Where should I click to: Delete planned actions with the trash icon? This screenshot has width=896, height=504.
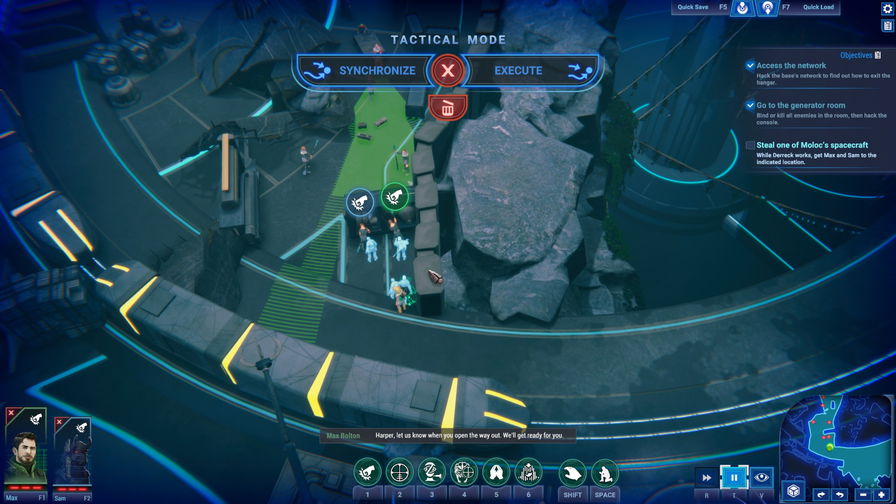447,106
